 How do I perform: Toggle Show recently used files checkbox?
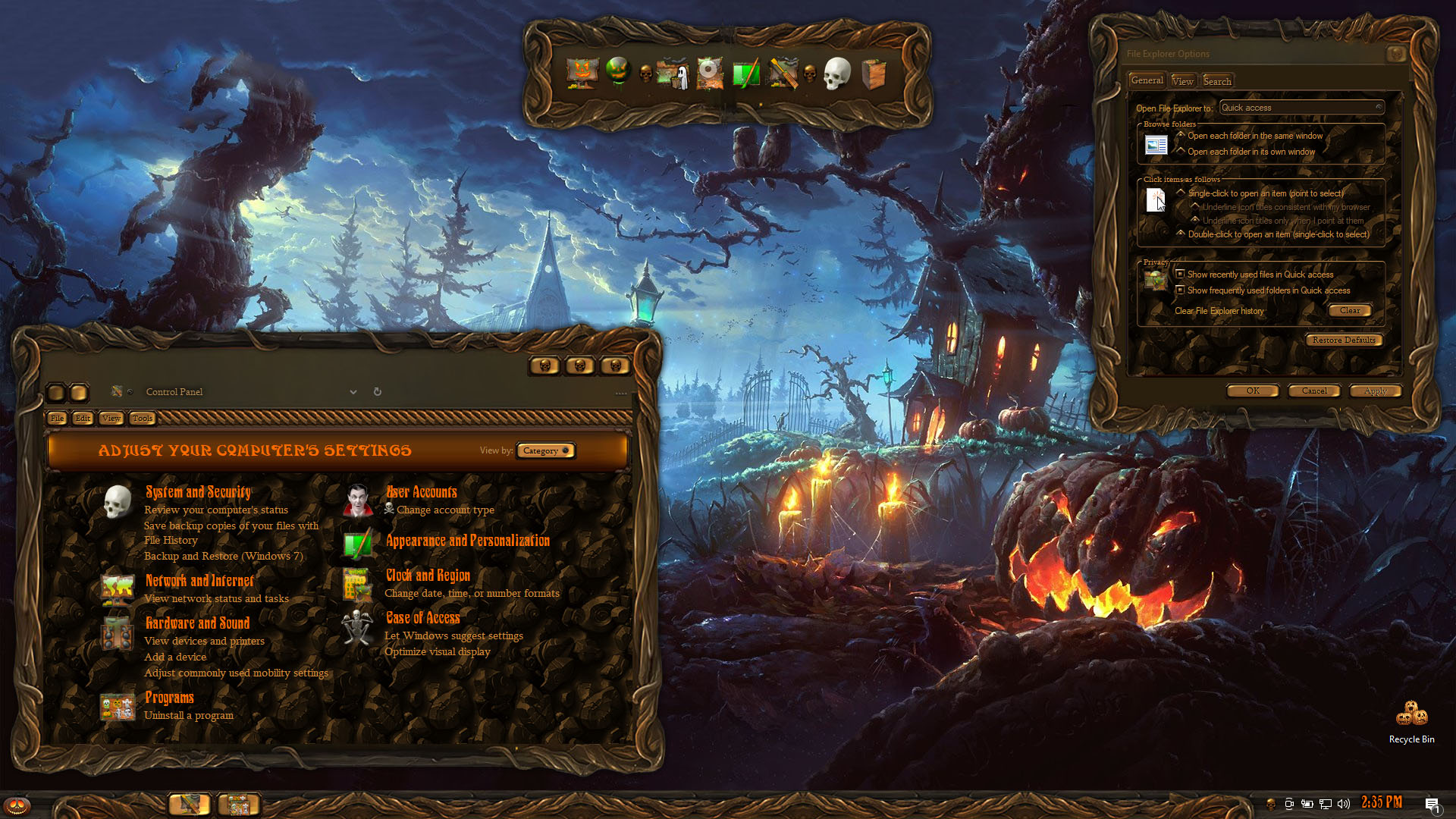click(x=1180, y=275)
